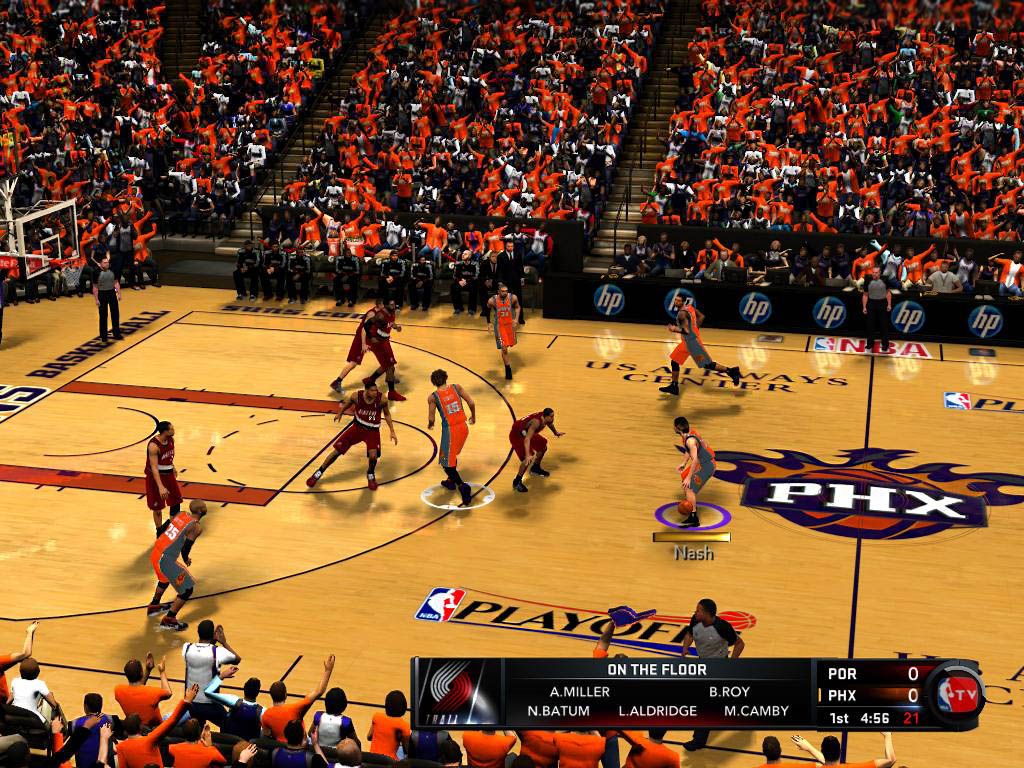Click the NBA TV logo on the scoreboard
This screenshot has height=768, width=1024.
click(958, 693)
